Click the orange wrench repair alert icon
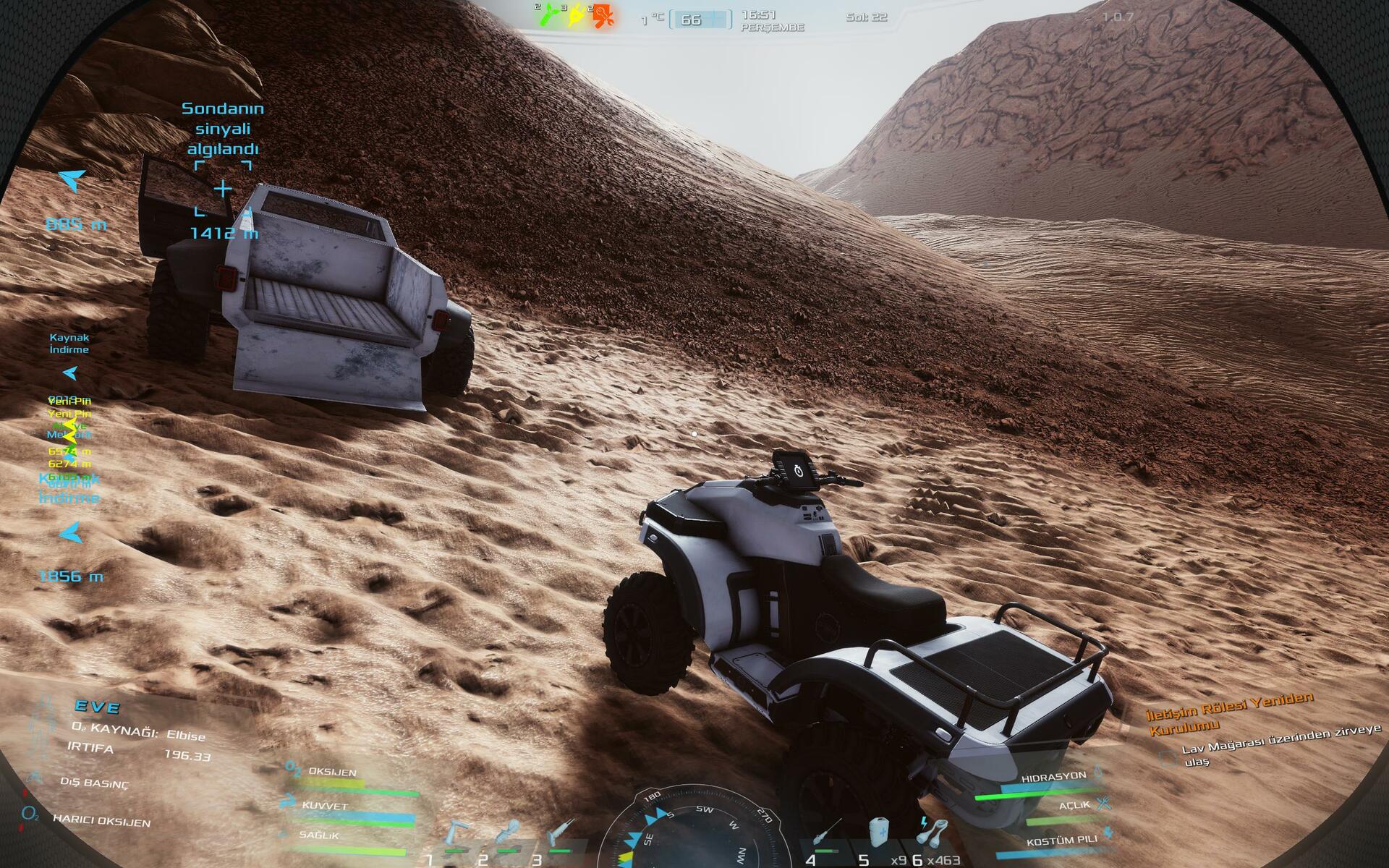This screenshot has height=868, width=1389. [x=603, y=15]
